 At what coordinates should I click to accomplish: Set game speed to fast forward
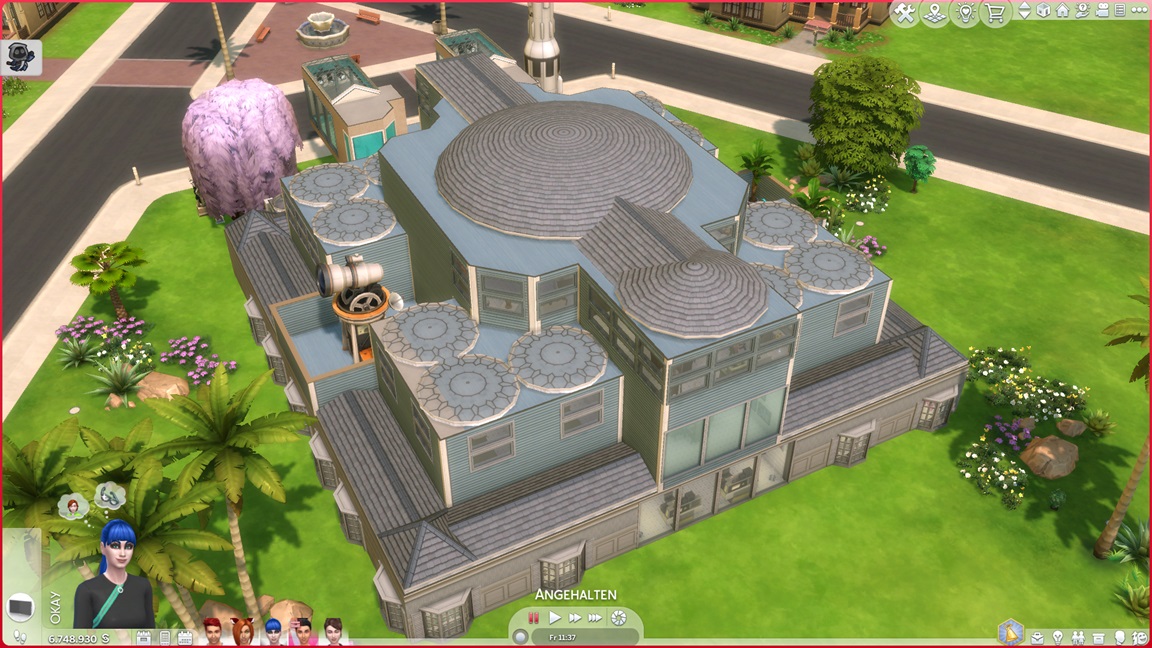click(x=575, y=618)
